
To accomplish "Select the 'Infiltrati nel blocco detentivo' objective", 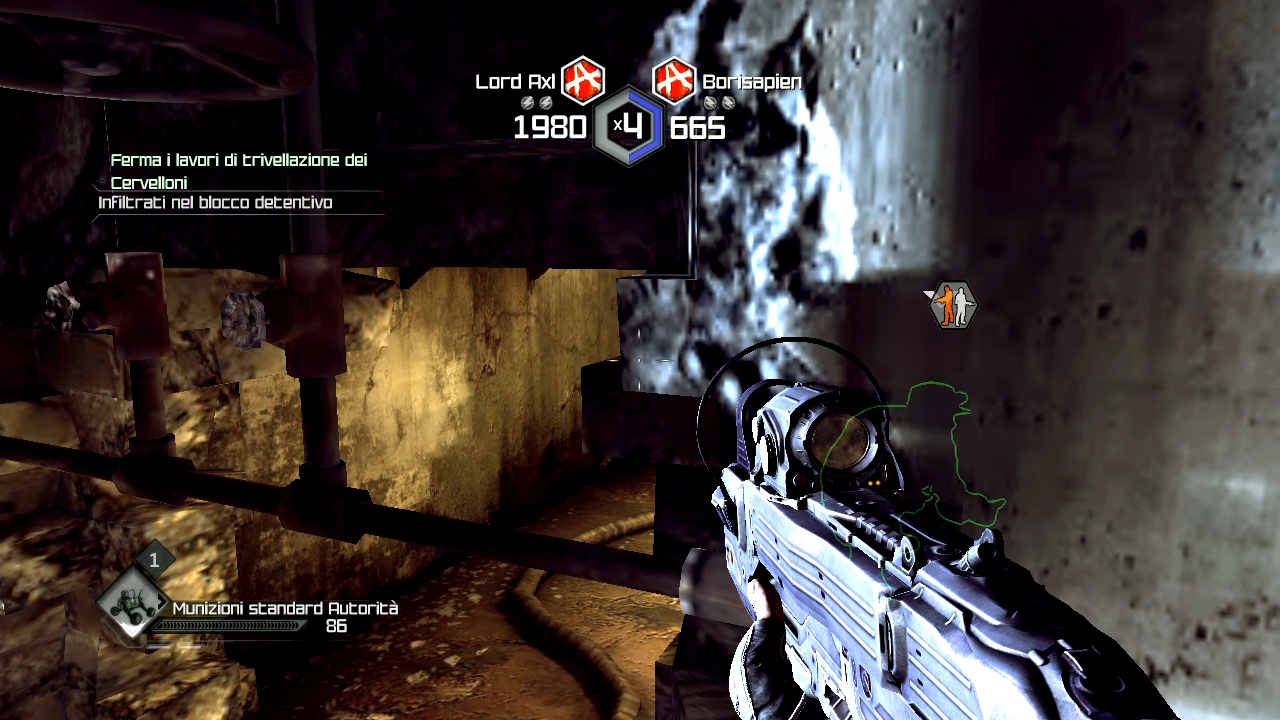I will tap(215, 203).
